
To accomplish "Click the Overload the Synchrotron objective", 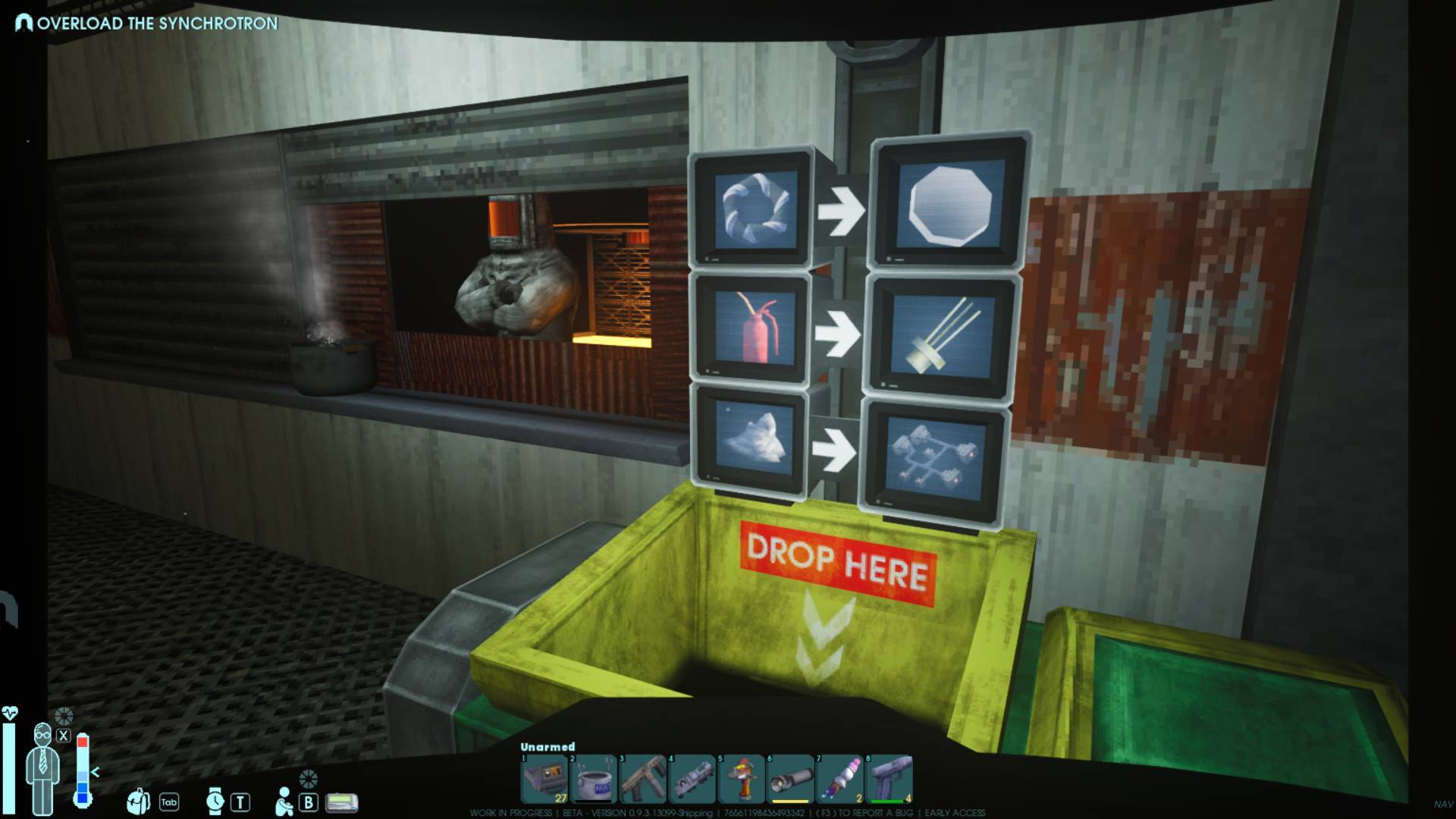I will tap(157, 23).
